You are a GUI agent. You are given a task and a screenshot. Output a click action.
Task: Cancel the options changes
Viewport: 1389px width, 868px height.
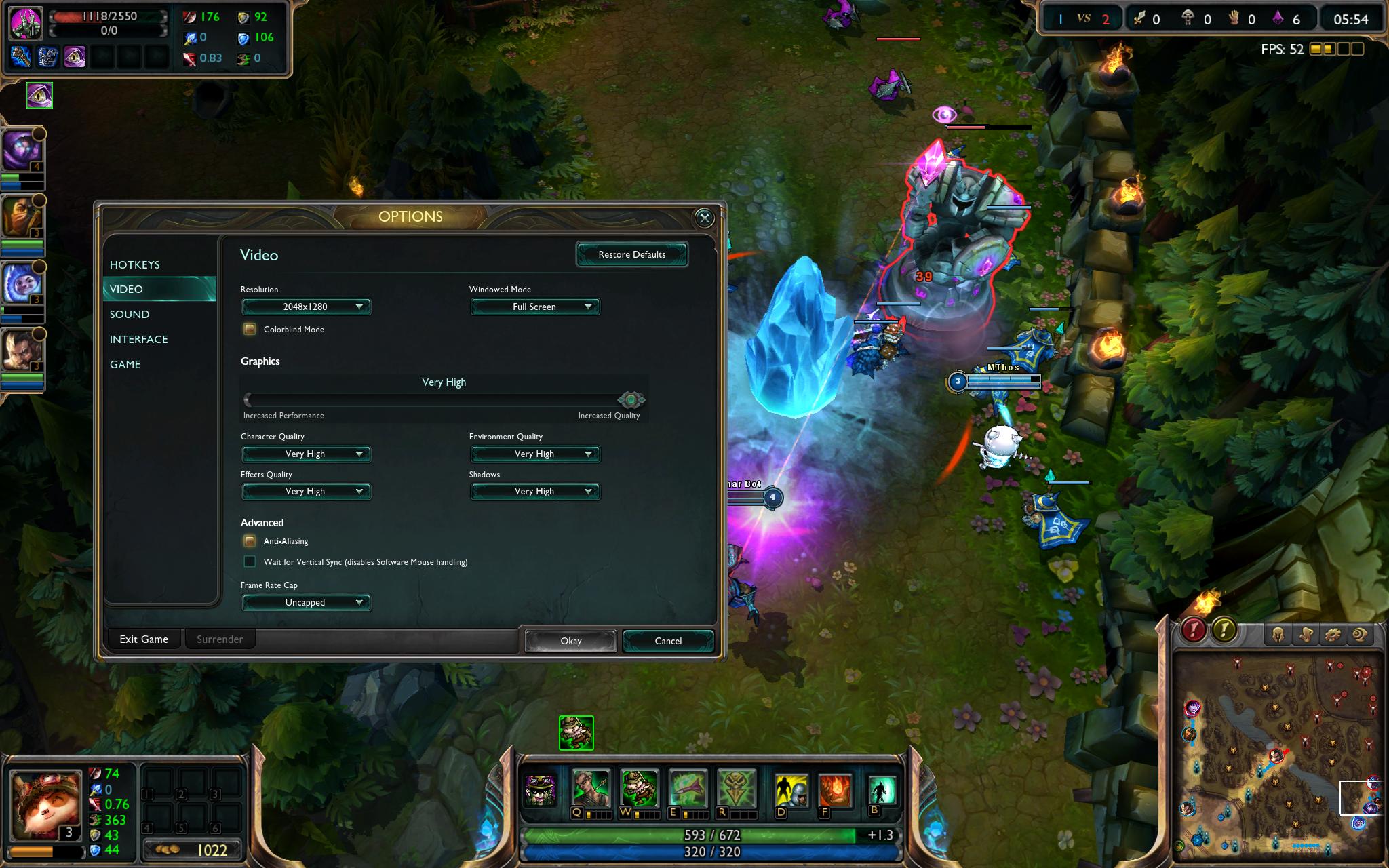coord(668,641)
